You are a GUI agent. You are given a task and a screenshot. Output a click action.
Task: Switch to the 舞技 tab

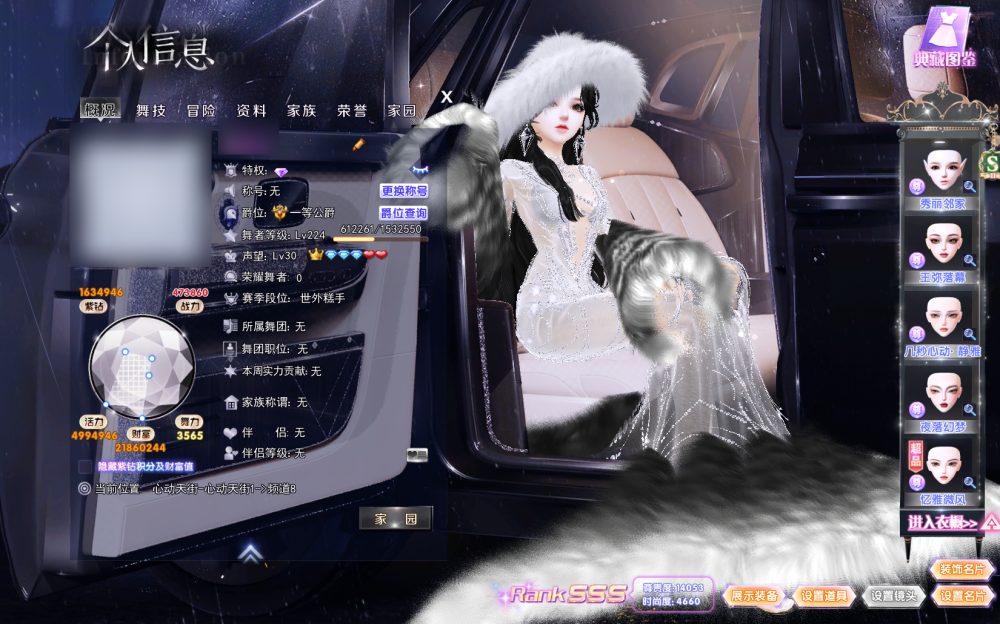click(x=151, y=111)
